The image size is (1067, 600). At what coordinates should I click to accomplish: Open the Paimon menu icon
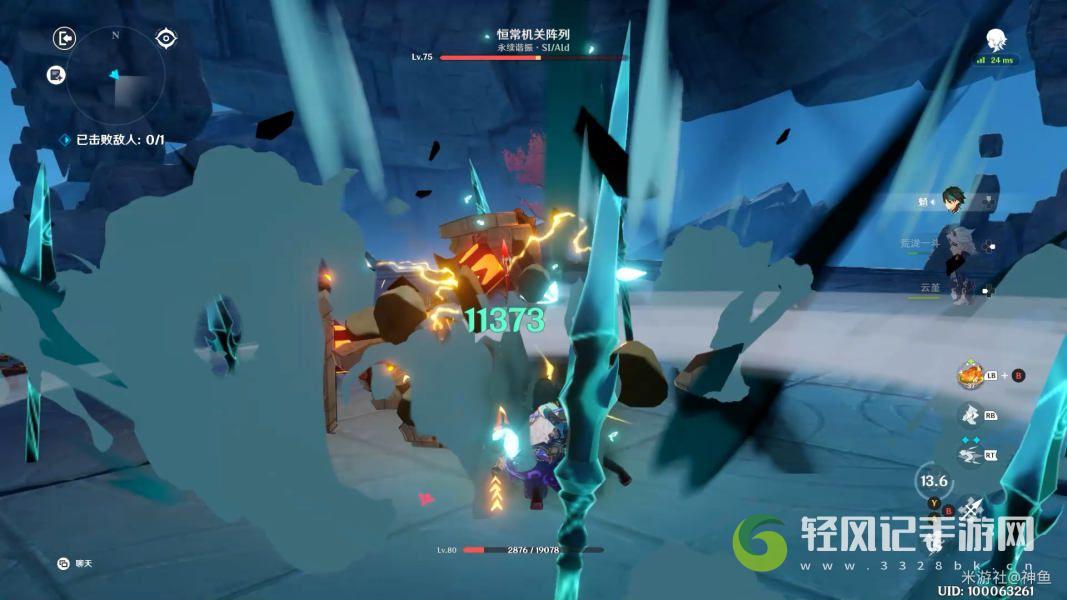tap(996, 40)
